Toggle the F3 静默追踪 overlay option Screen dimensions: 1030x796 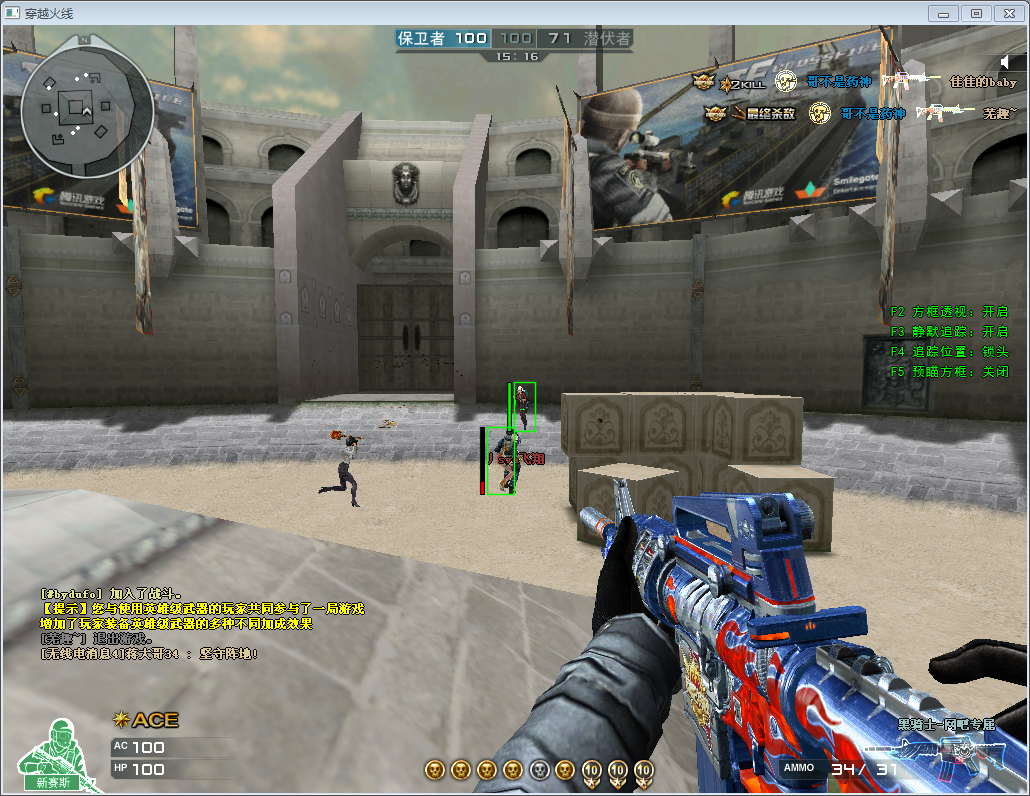949,332
